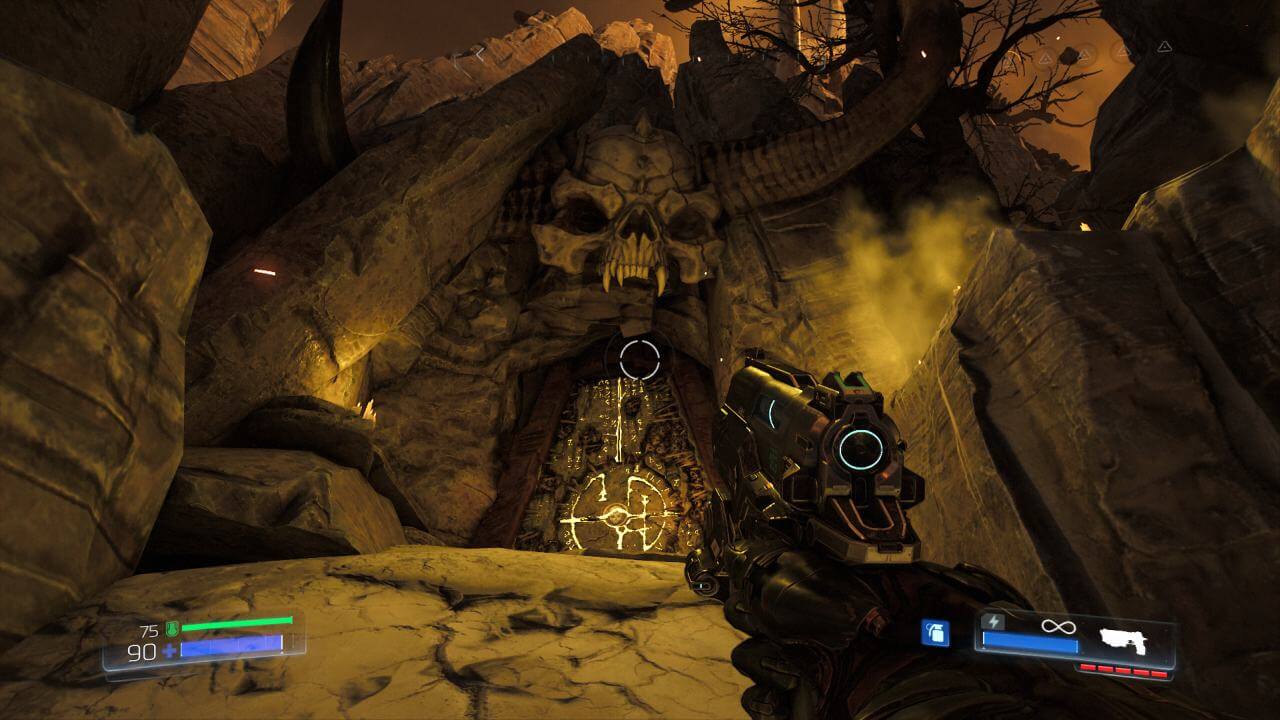Image resolution: width=1280 pixels, height=720 pixels.
Task: Click the infinity ammo symbol
Action: pyautogui.click(x=1058, y=627)
